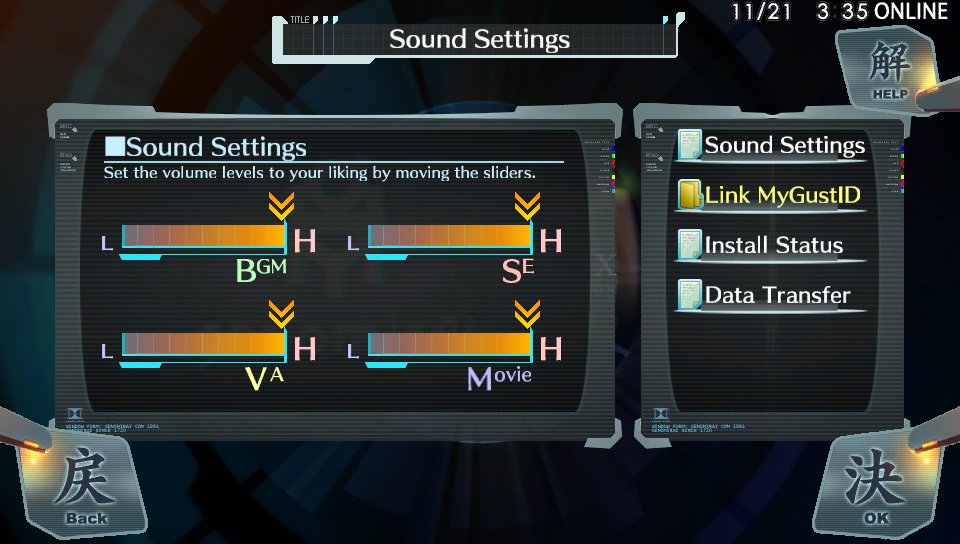The height and width of the screenshot is (544, 960).
Task: Change the VA voice volume slider
Action: [204, 345]
